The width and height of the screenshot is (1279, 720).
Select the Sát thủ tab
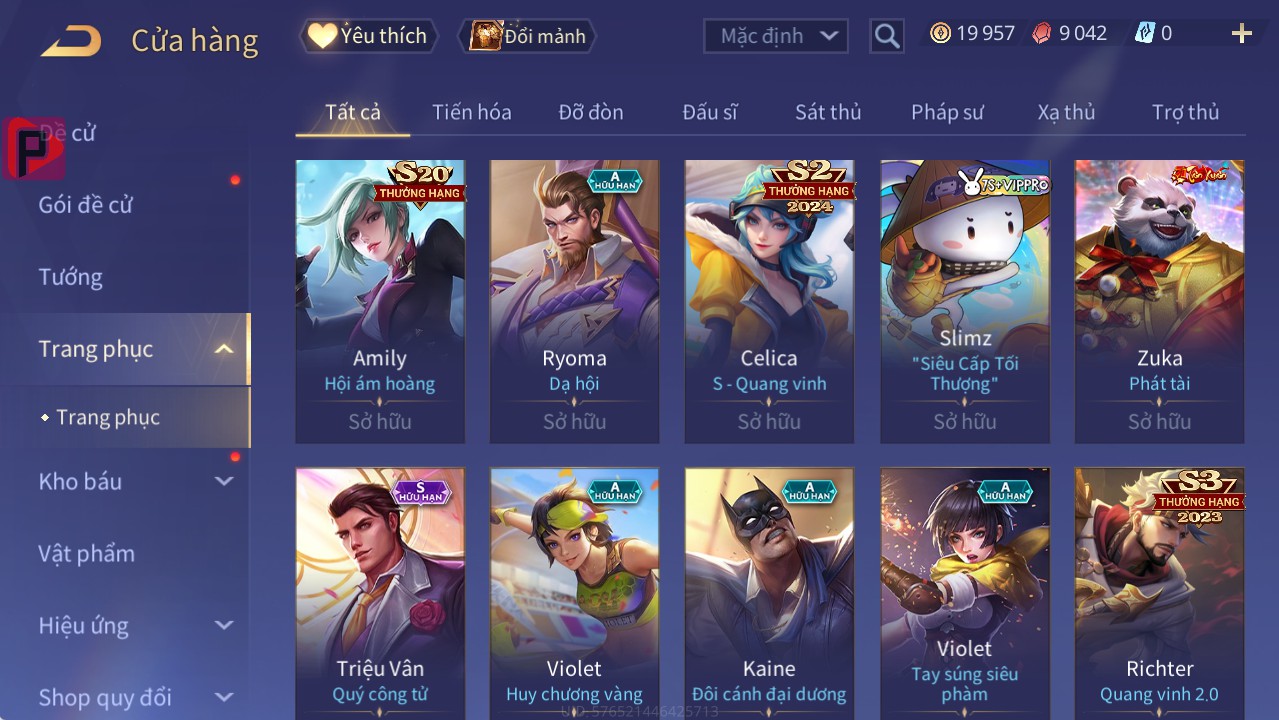coord(827,112)
